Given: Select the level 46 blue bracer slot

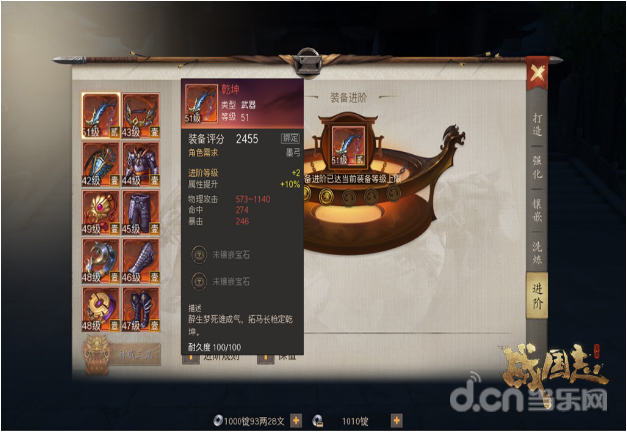Looking at the screenshot, I should click(140, 259).
